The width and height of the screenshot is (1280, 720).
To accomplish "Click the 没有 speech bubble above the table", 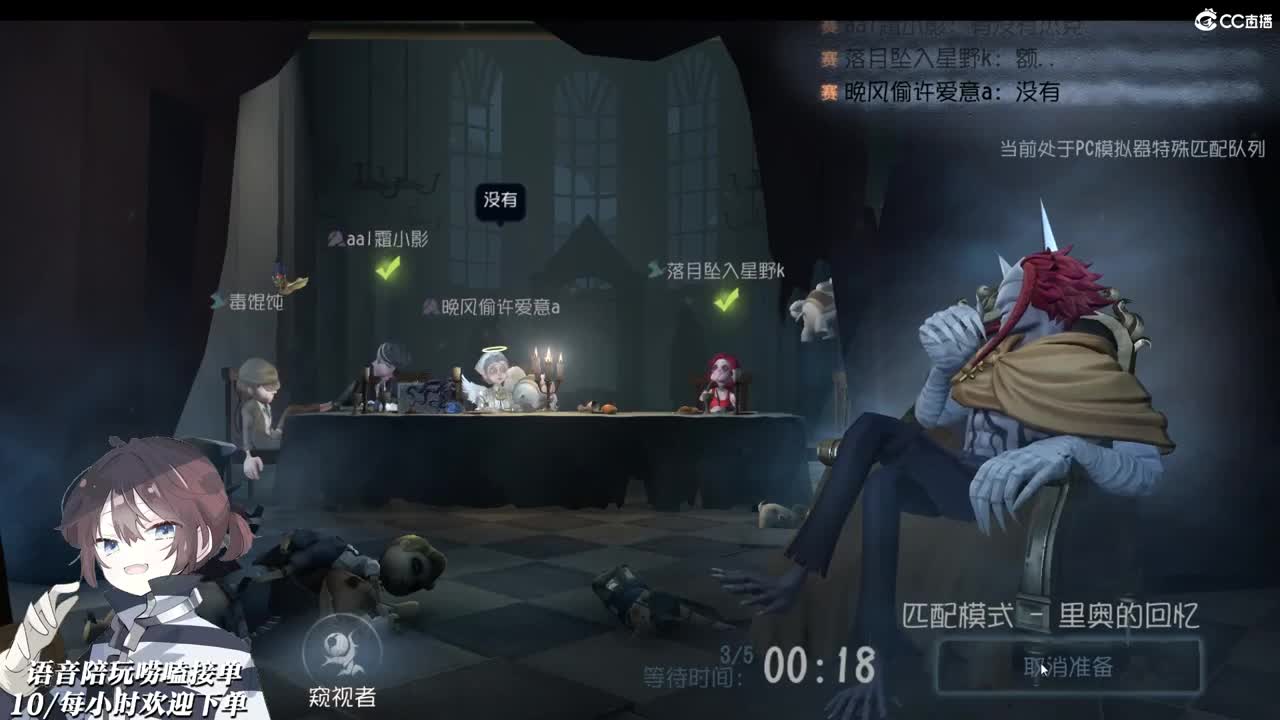I will click(502, 200).
